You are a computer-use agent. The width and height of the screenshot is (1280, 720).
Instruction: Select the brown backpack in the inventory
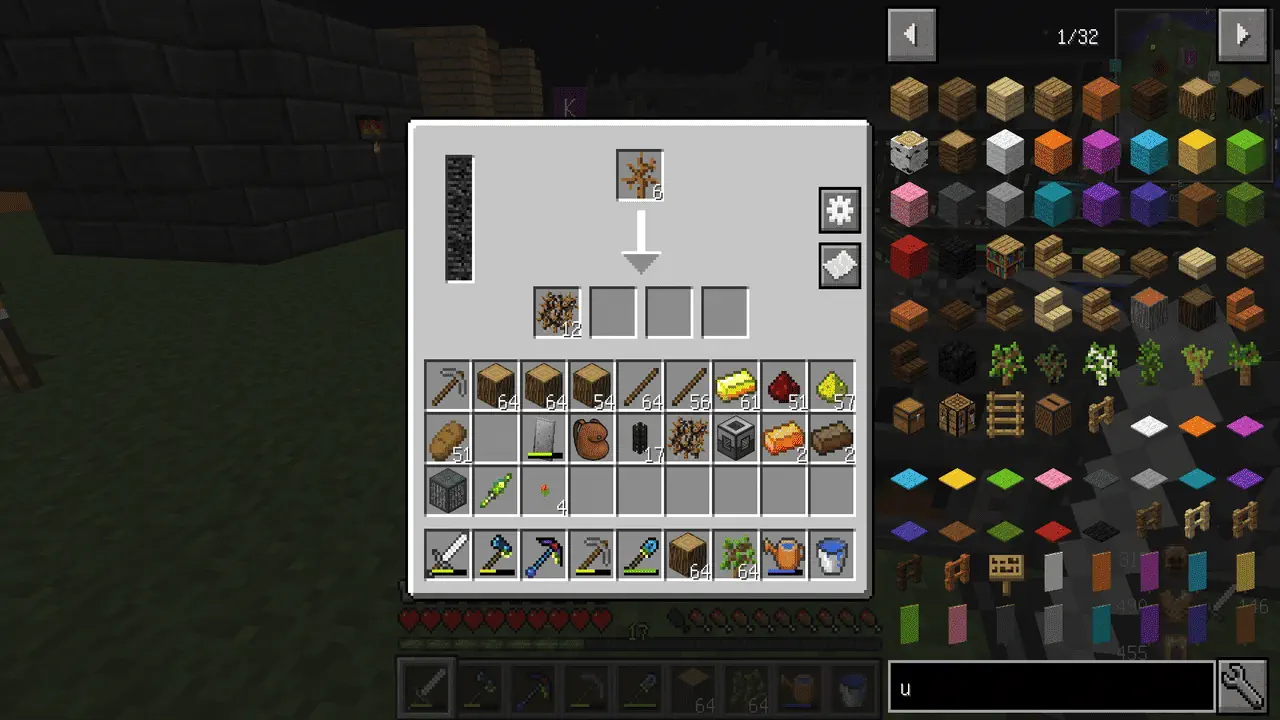click(591, 439)
